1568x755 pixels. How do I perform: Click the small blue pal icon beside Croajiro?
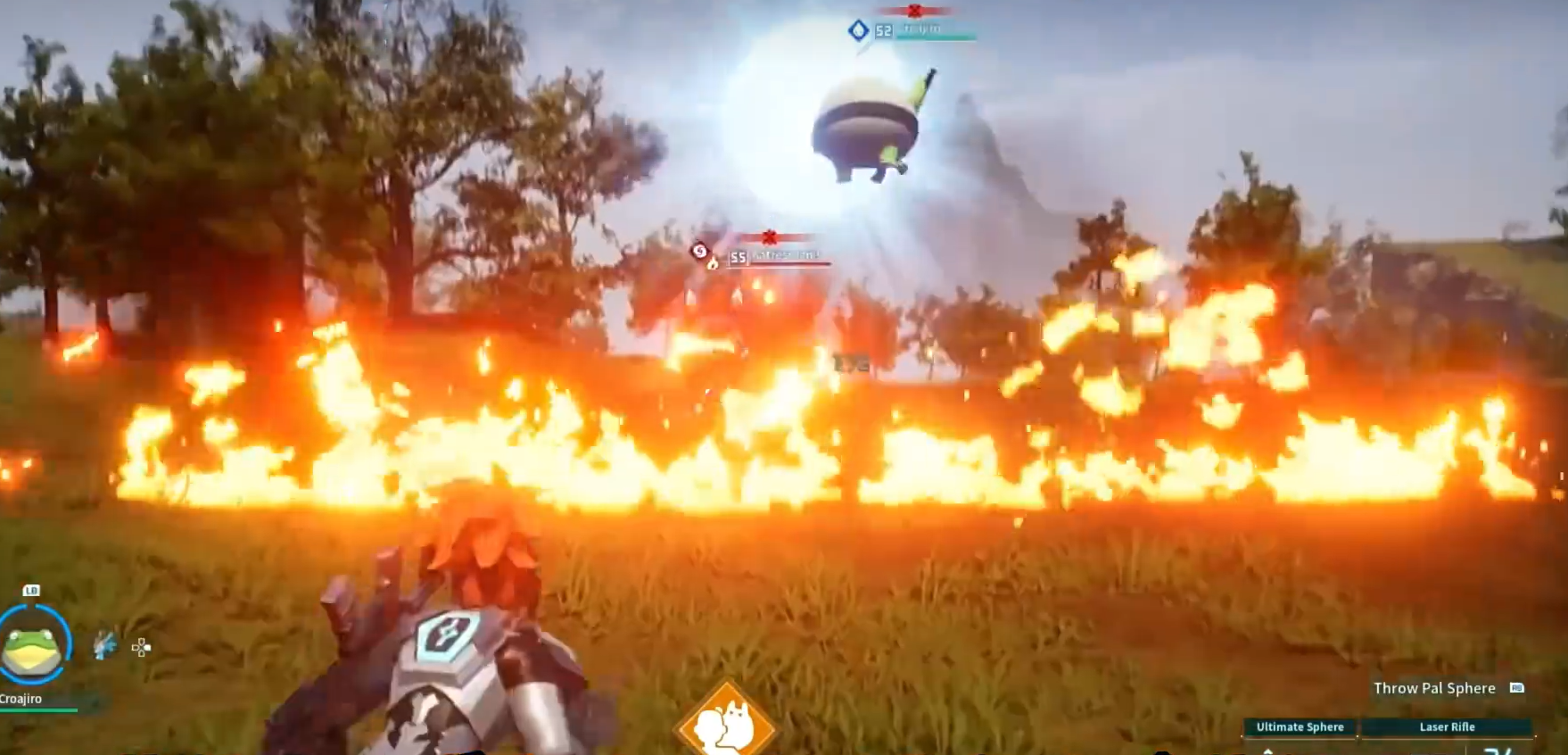tap(104, 645)
